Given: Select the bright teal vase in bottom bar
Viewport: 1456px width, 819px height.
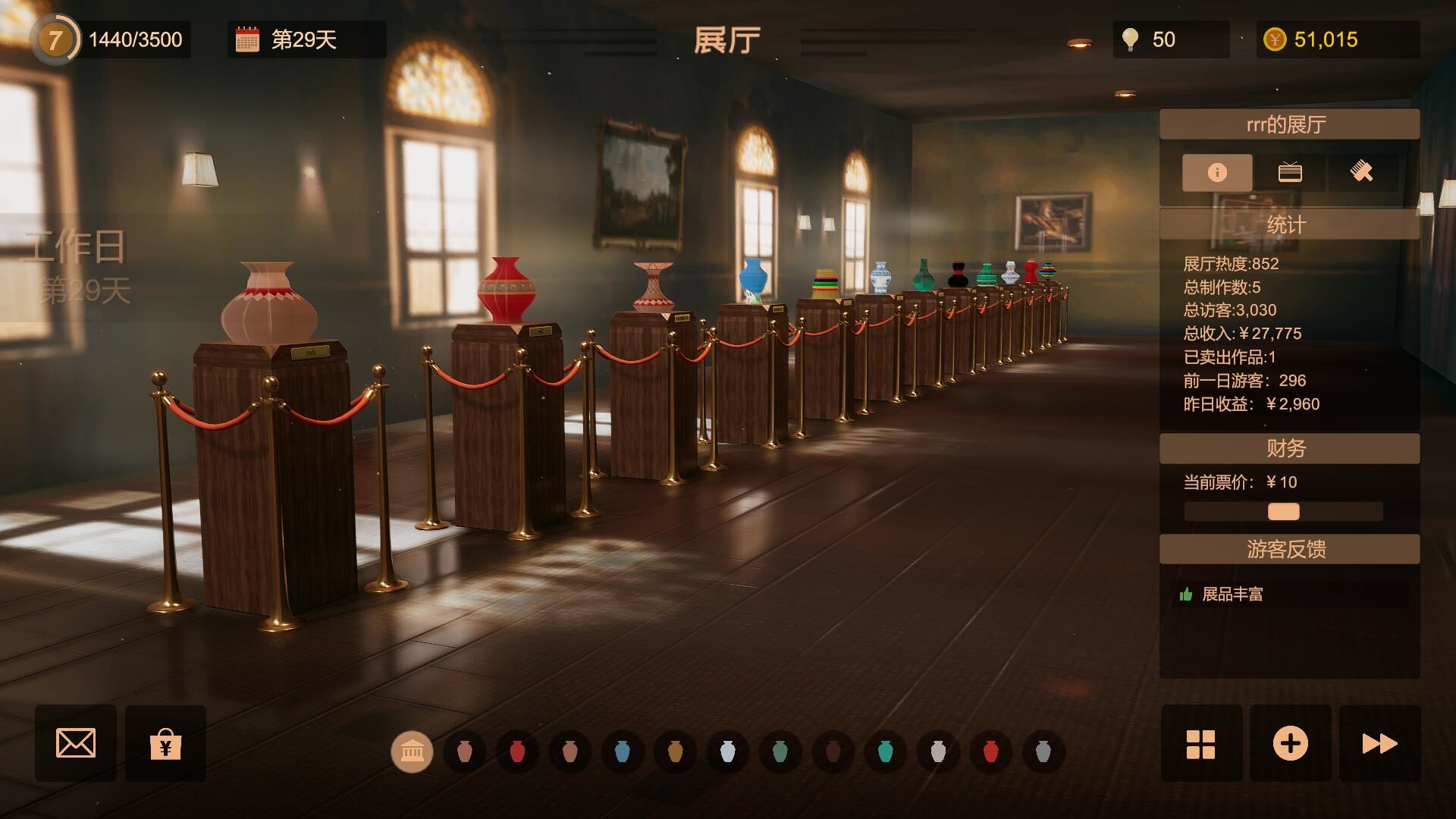Looking at the screenshot, I should [x=885, y=752].
